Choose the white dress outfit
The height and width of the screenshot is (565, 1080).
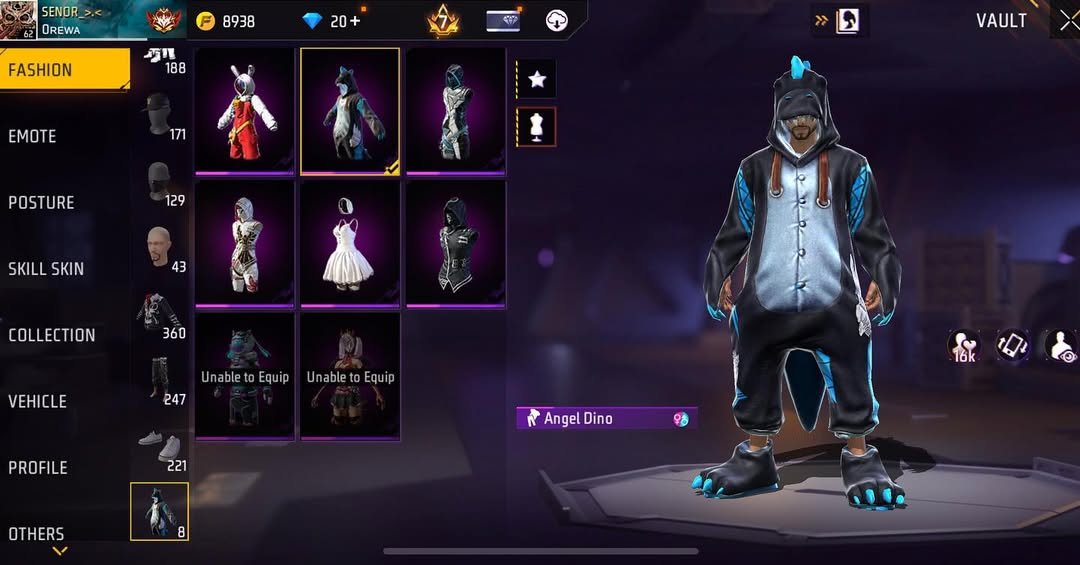[350, 243]
